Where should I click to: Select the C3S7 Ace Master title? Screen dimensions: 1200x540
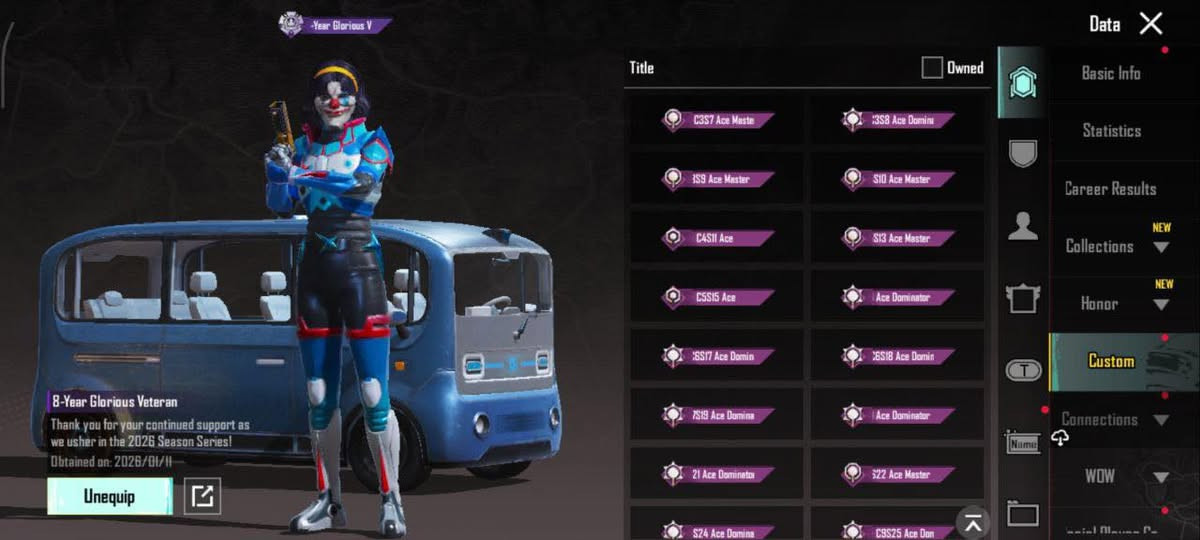point(717,120)
